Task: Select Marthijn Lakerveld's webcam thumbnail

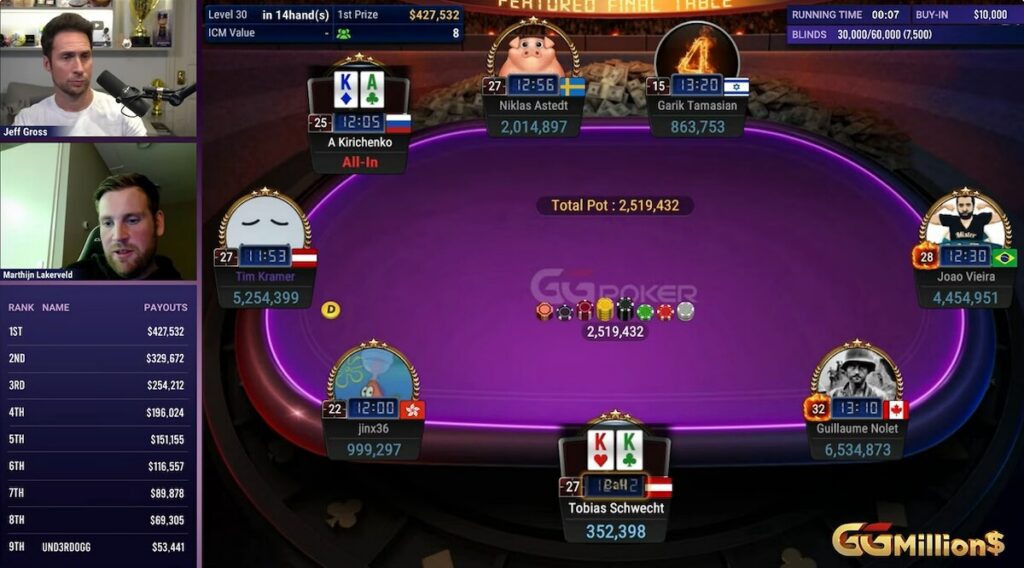Action: pyautogui.click(x=98, y=212)
